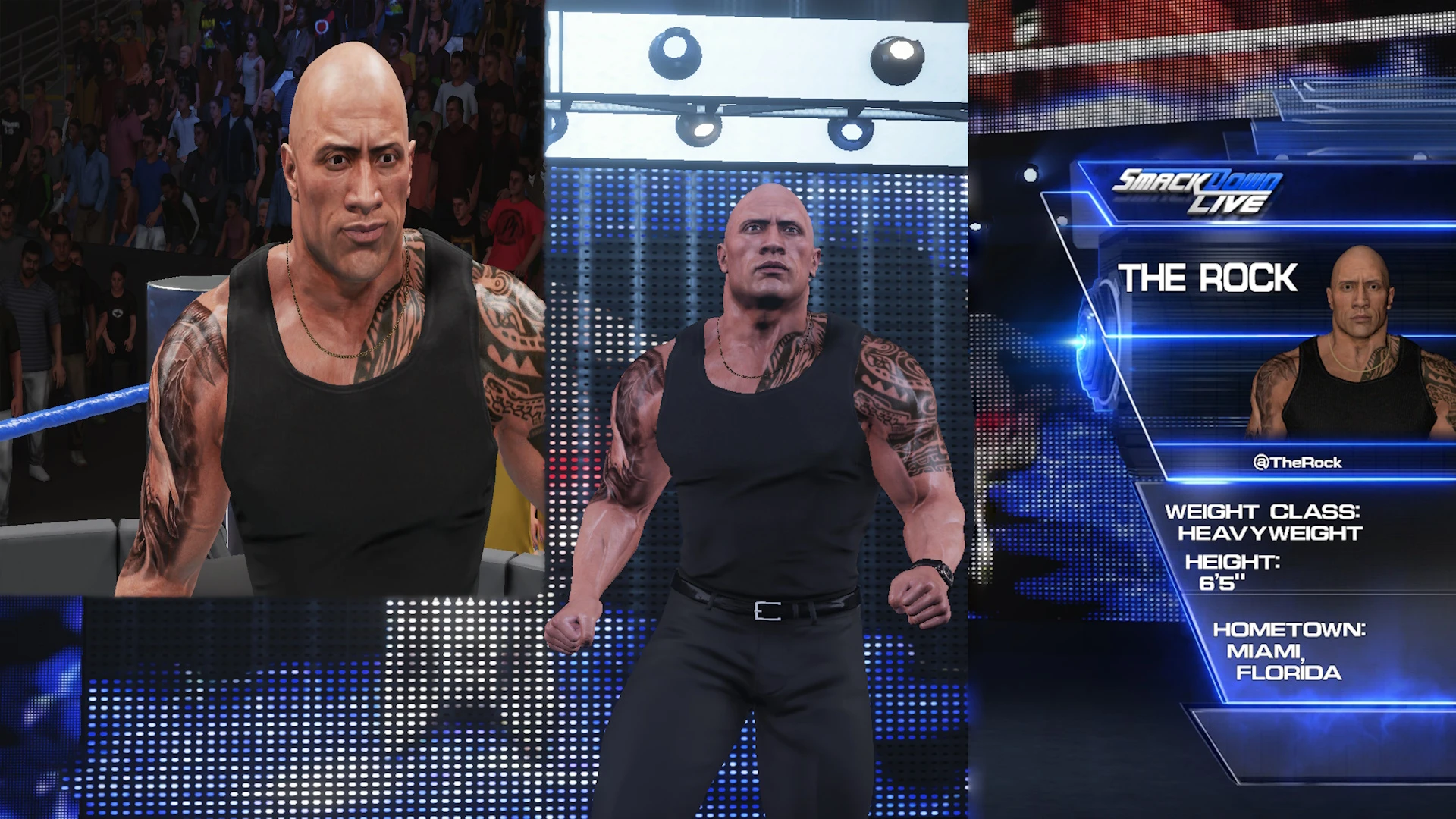Viewport: 1456px width, 819px height.
Task: Select the THE ROCK nameplate
Action: click(1207, 278)
